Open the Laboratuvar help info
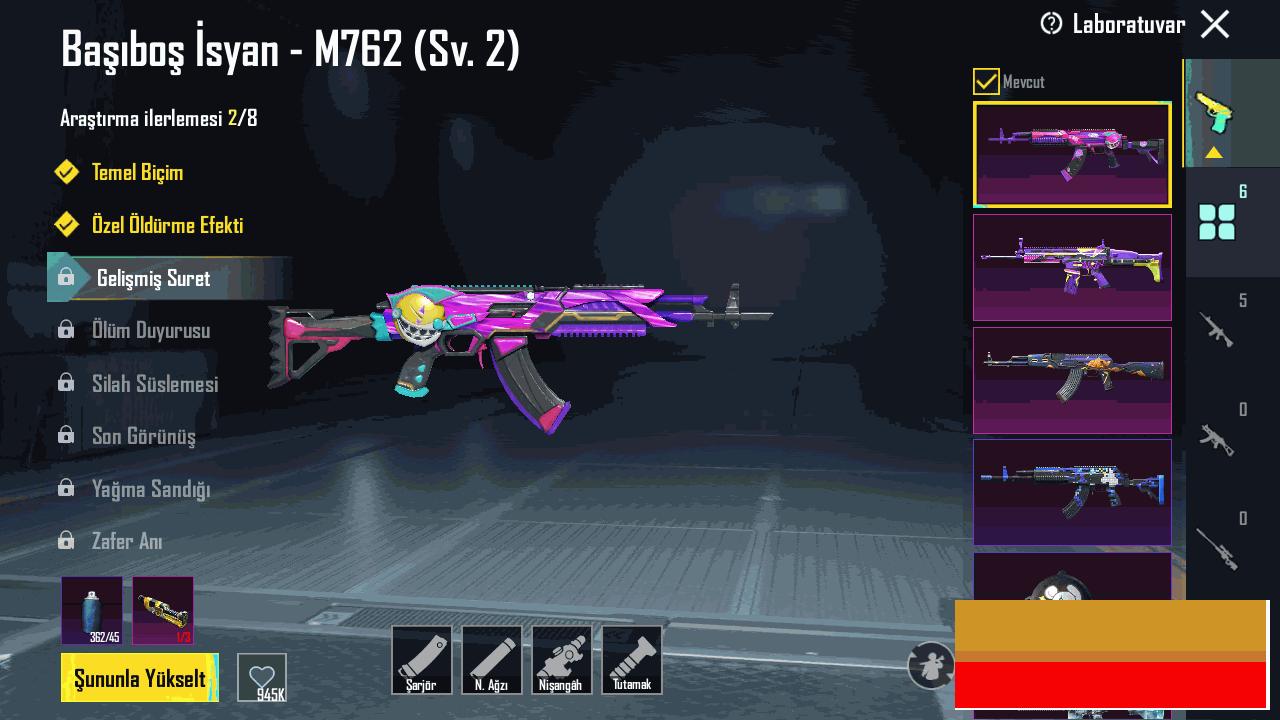This screenshot has height=720, width=1280. (1051, 24)
